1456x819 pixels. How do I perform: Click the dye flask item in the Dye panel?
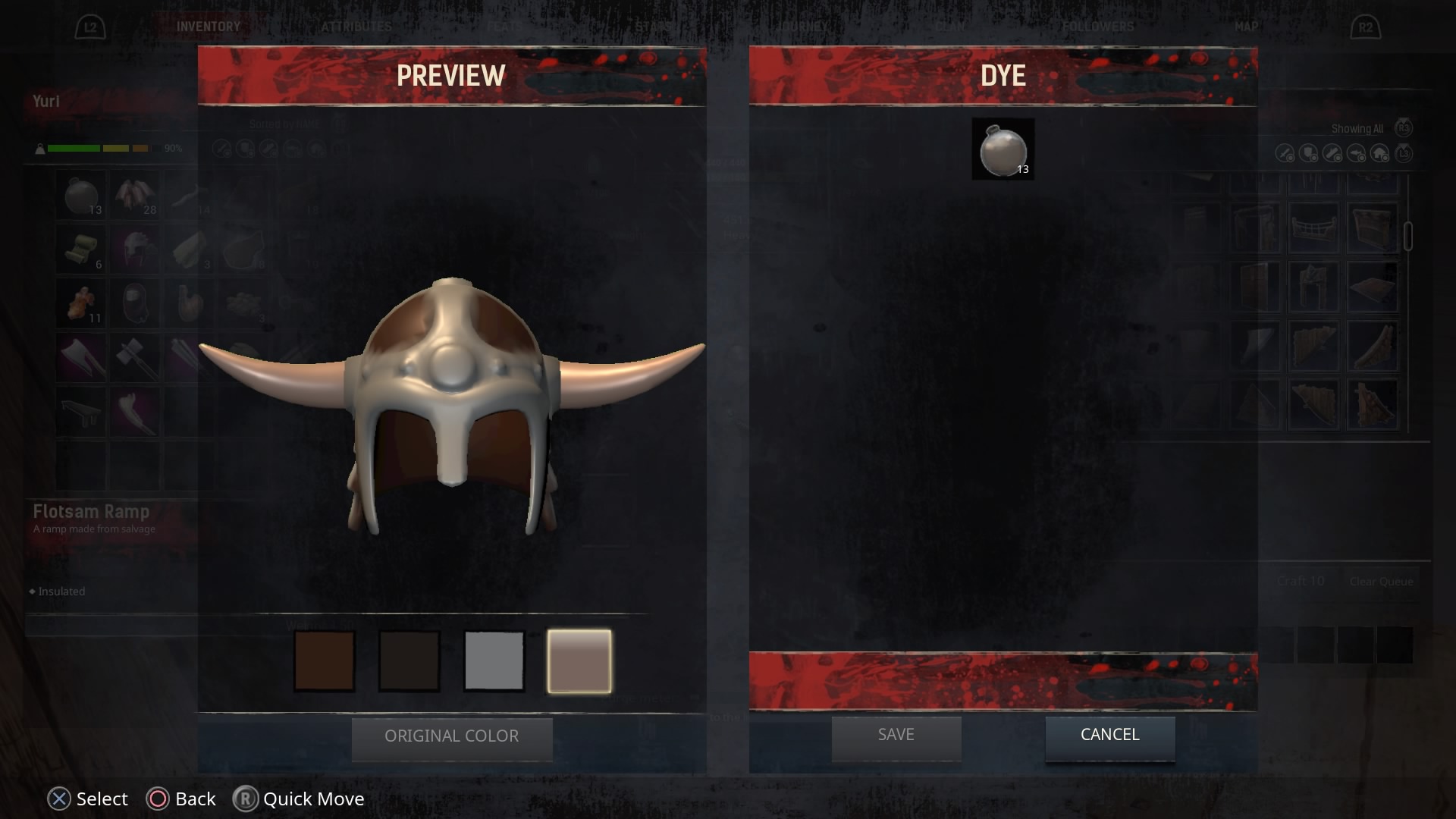tap(1003, 149)
